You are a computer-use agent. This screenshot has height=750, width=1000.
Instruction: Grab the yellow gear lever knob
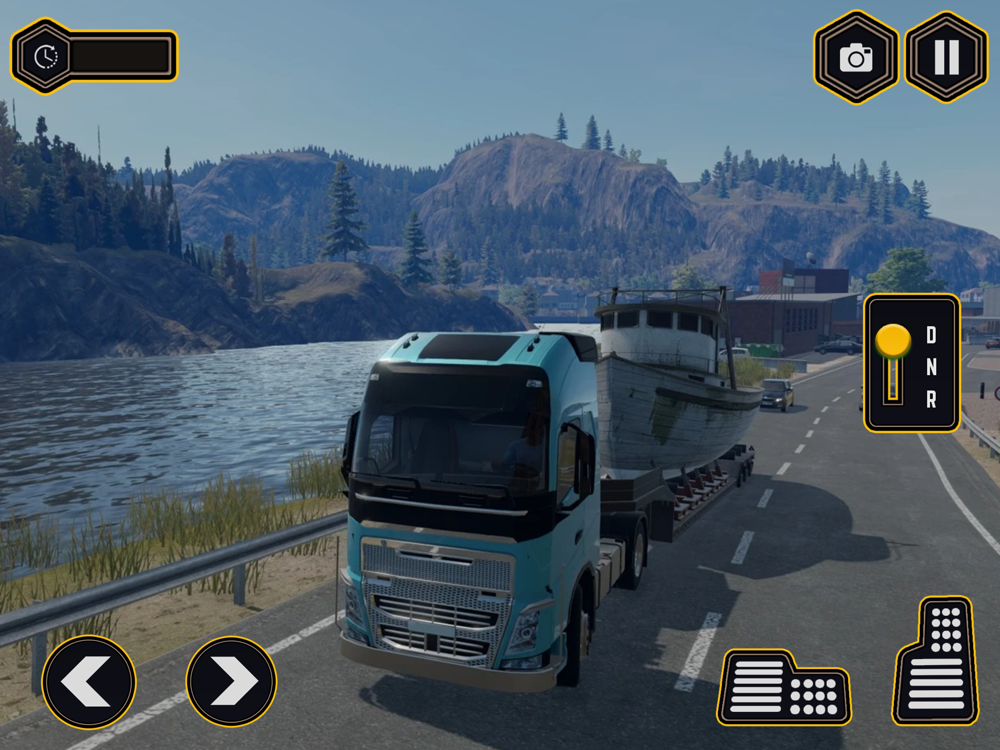pyautogui.click(x=892, y=341)
